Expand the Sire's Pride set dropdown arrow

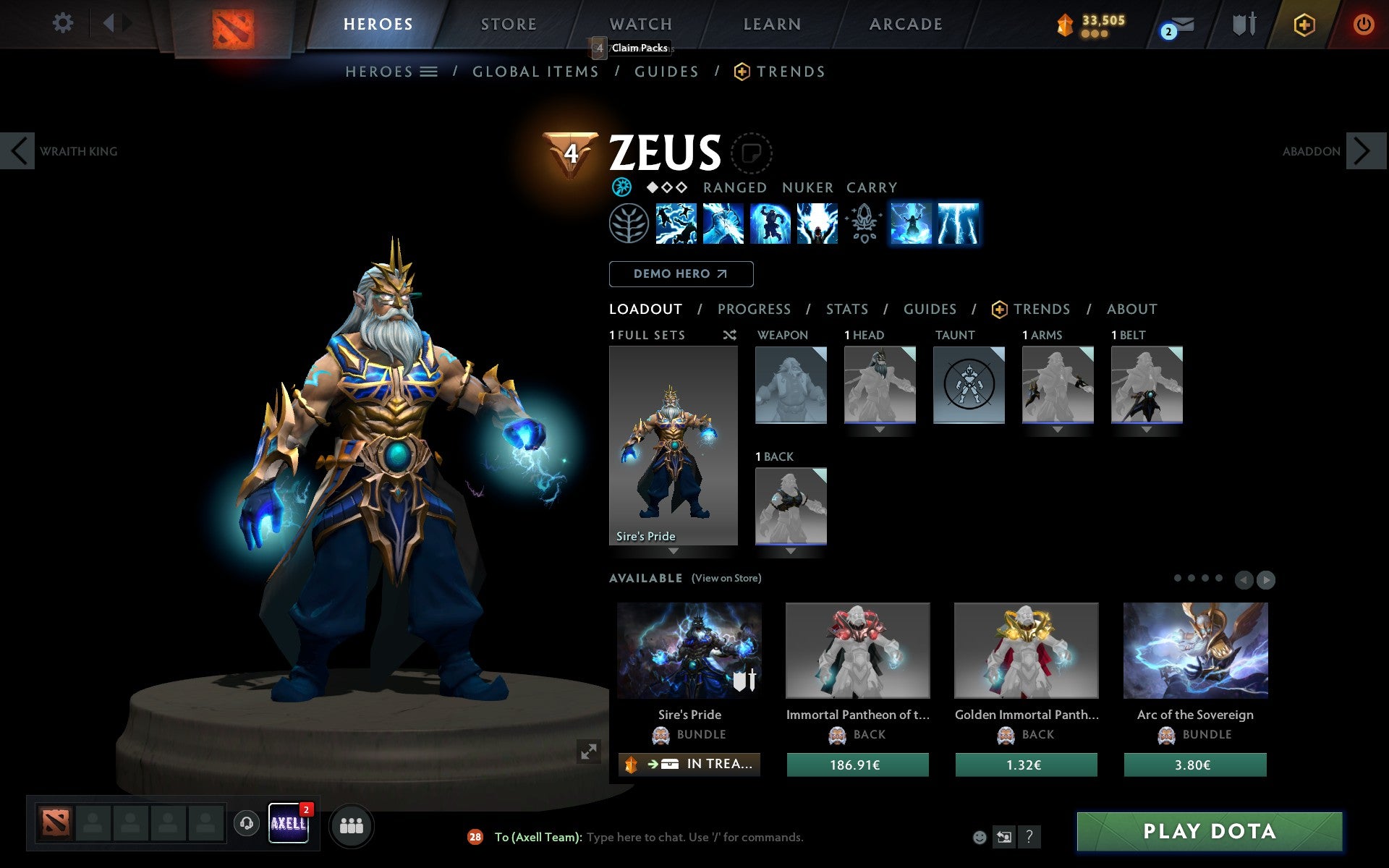pyautogui.click(x=673, y=550)
